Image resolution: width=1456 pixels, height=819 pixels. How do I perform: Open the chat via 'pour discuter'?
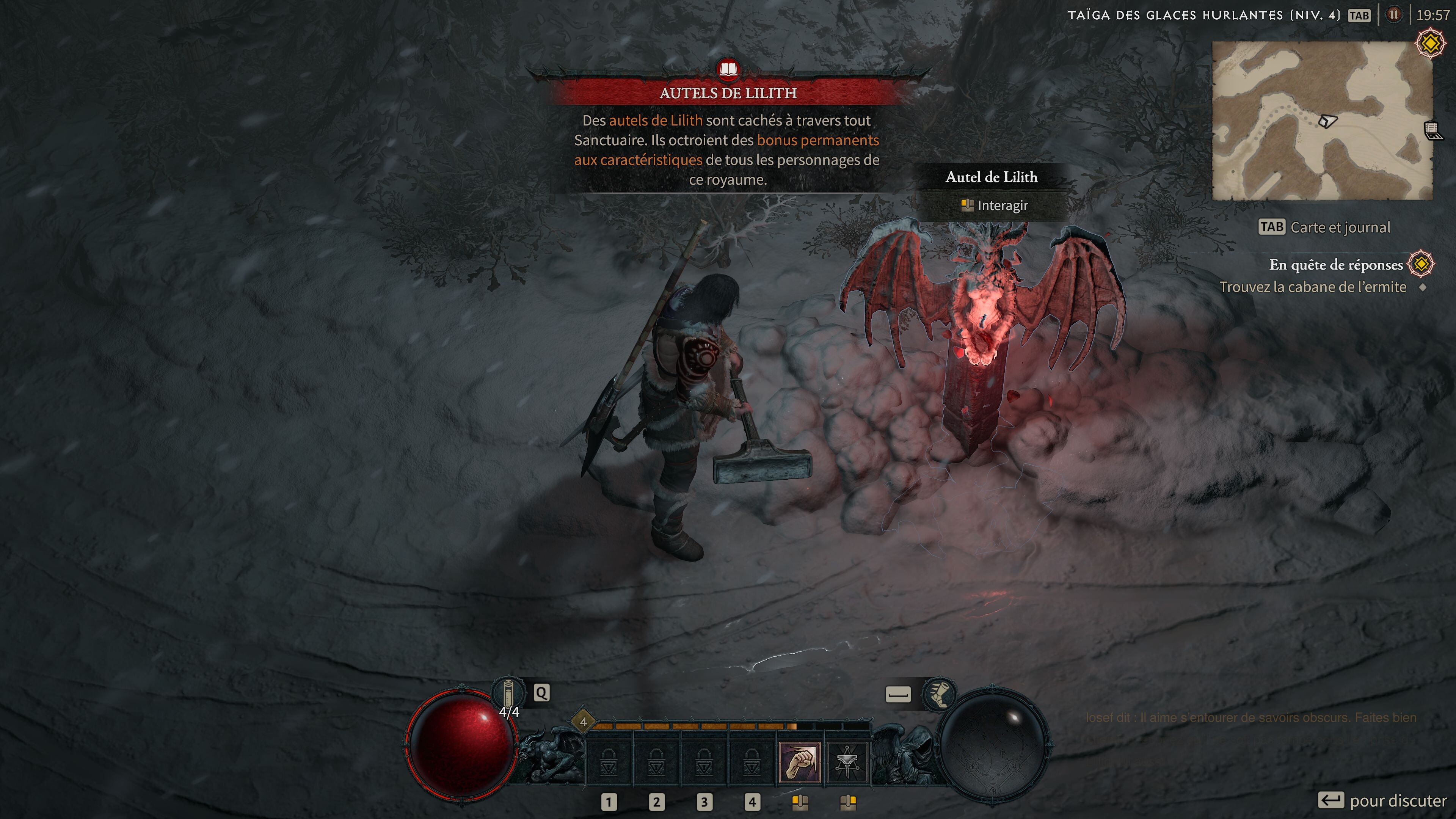1382,800
